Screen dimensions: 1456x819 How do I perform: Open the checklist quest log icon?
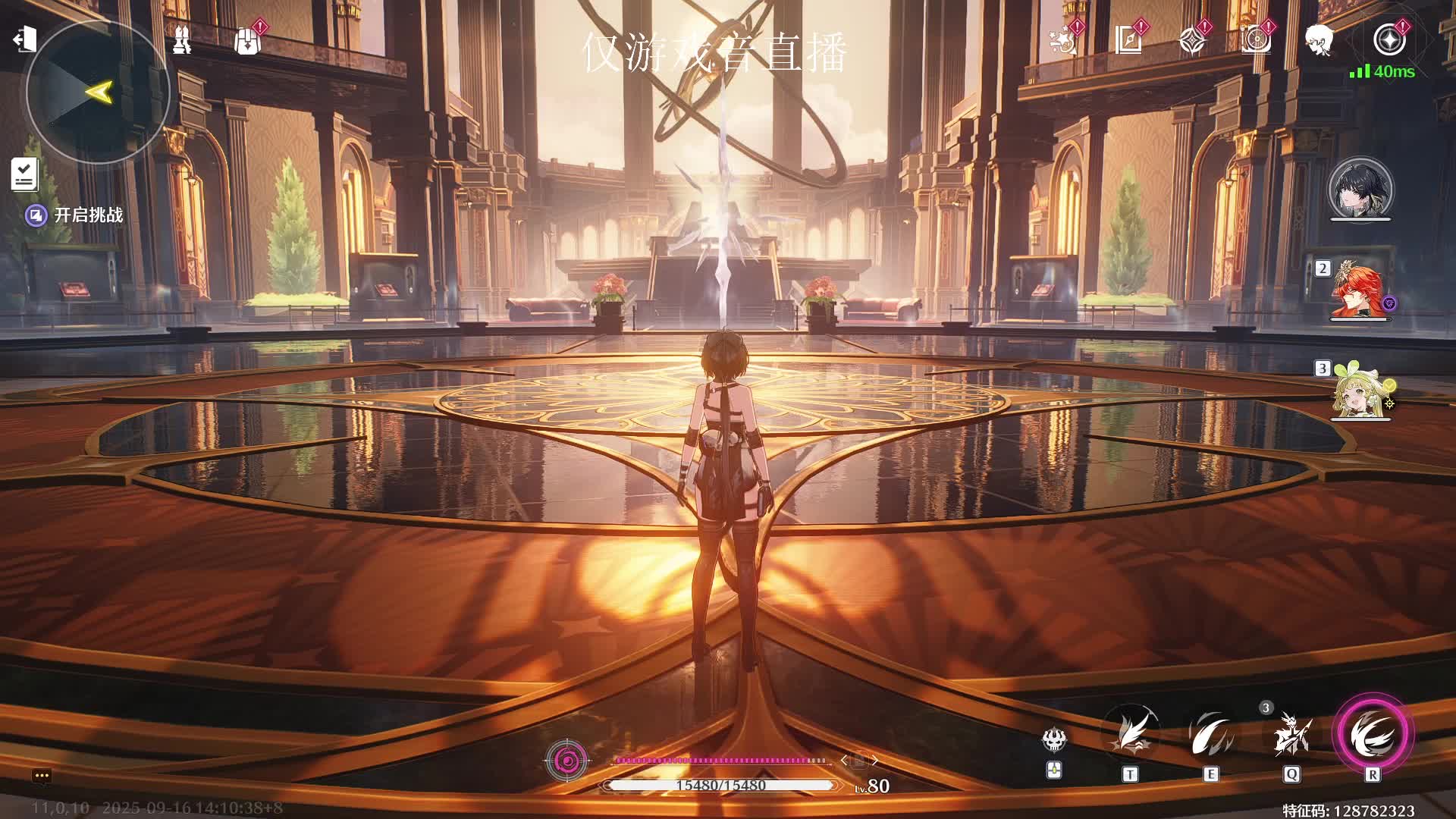[24, 174]
